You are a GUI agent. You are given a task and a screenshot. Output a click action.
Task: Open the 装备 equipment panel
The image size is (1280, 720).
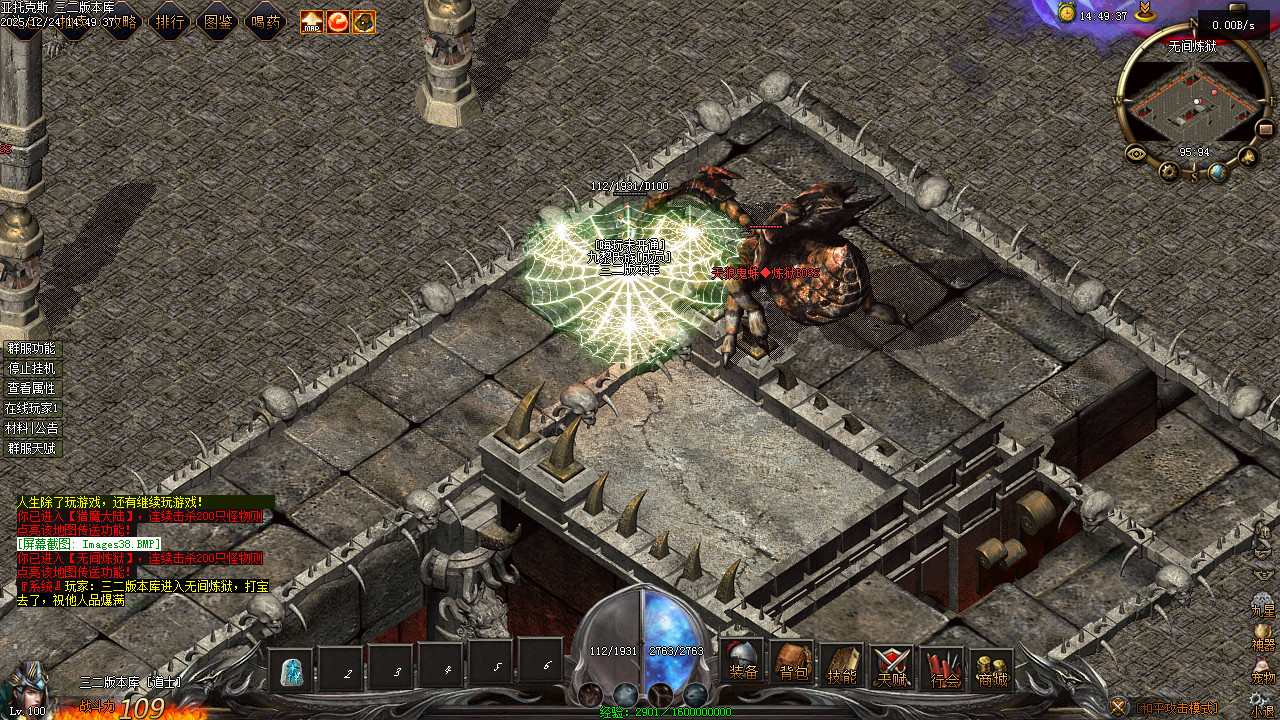click(x=743, y=666)
